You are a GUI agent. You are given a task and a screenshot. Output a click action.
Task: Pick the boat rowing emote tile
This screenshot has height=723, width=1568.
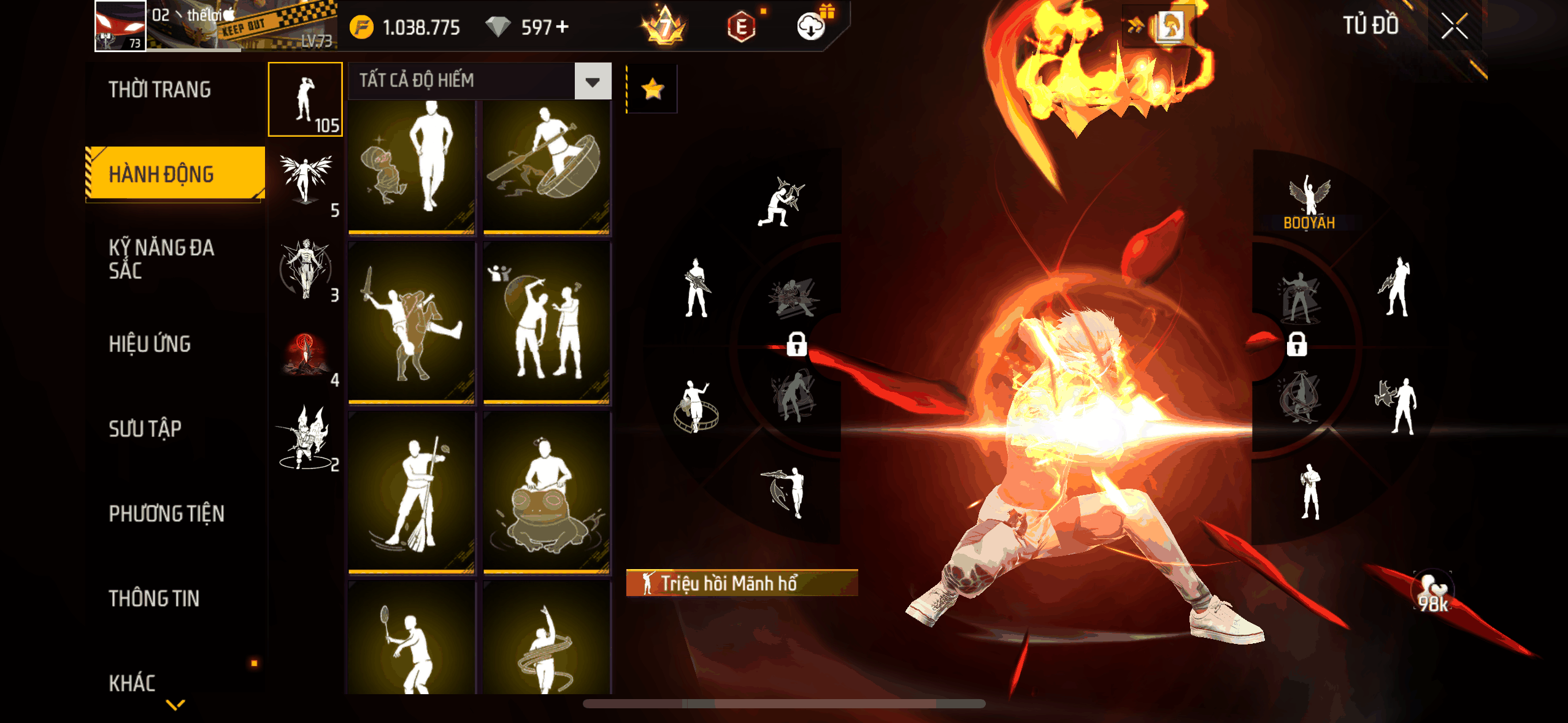(547, 167)
